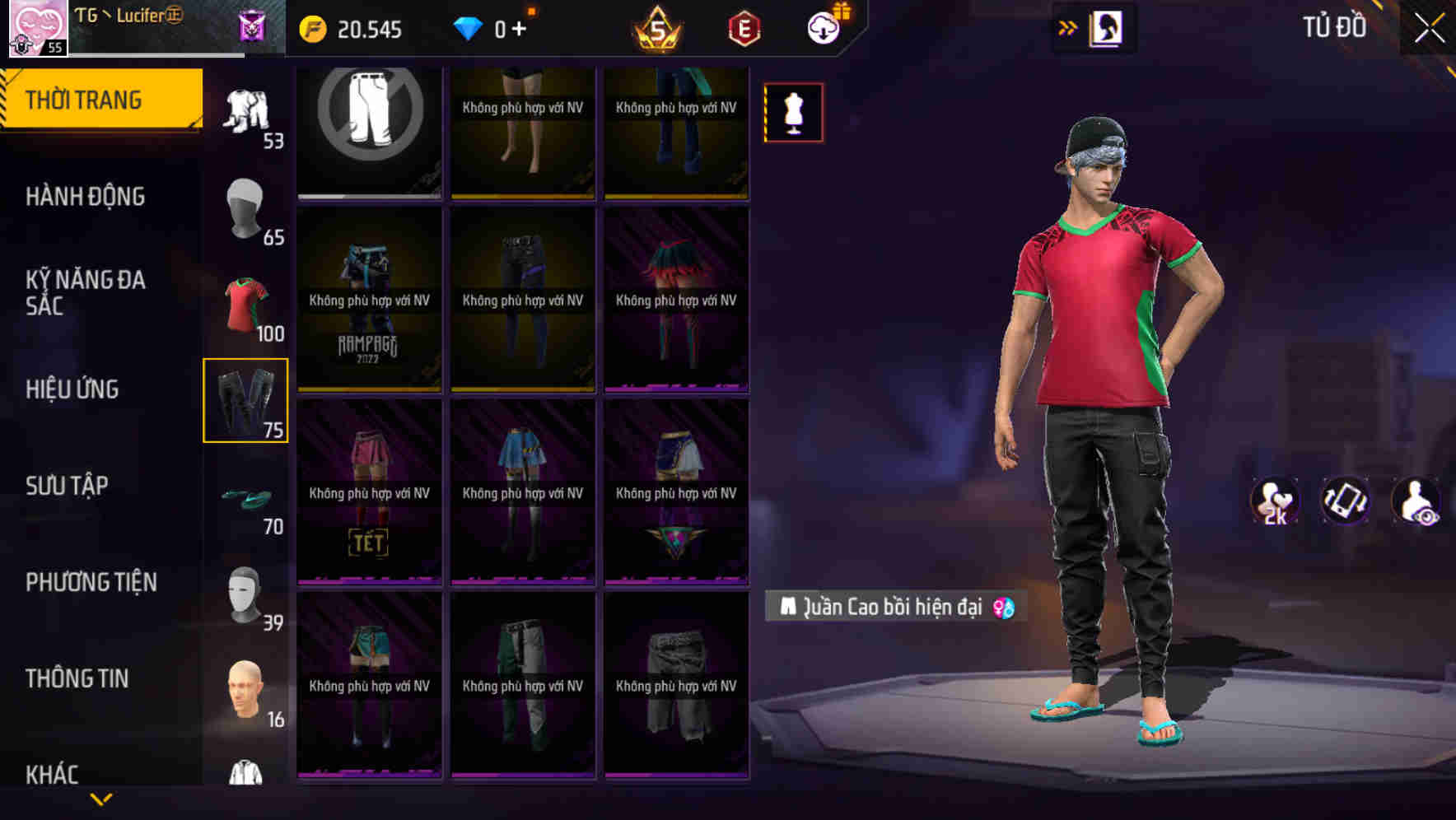Toggle the 2k likes character icon

tap(1275, 501)
